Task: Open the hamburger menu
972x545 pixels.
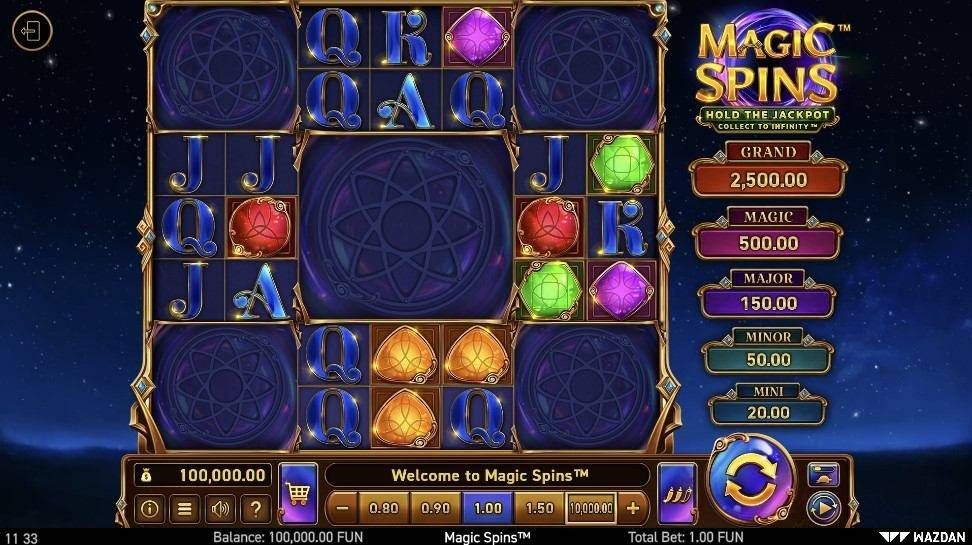Action: point(184,509)
